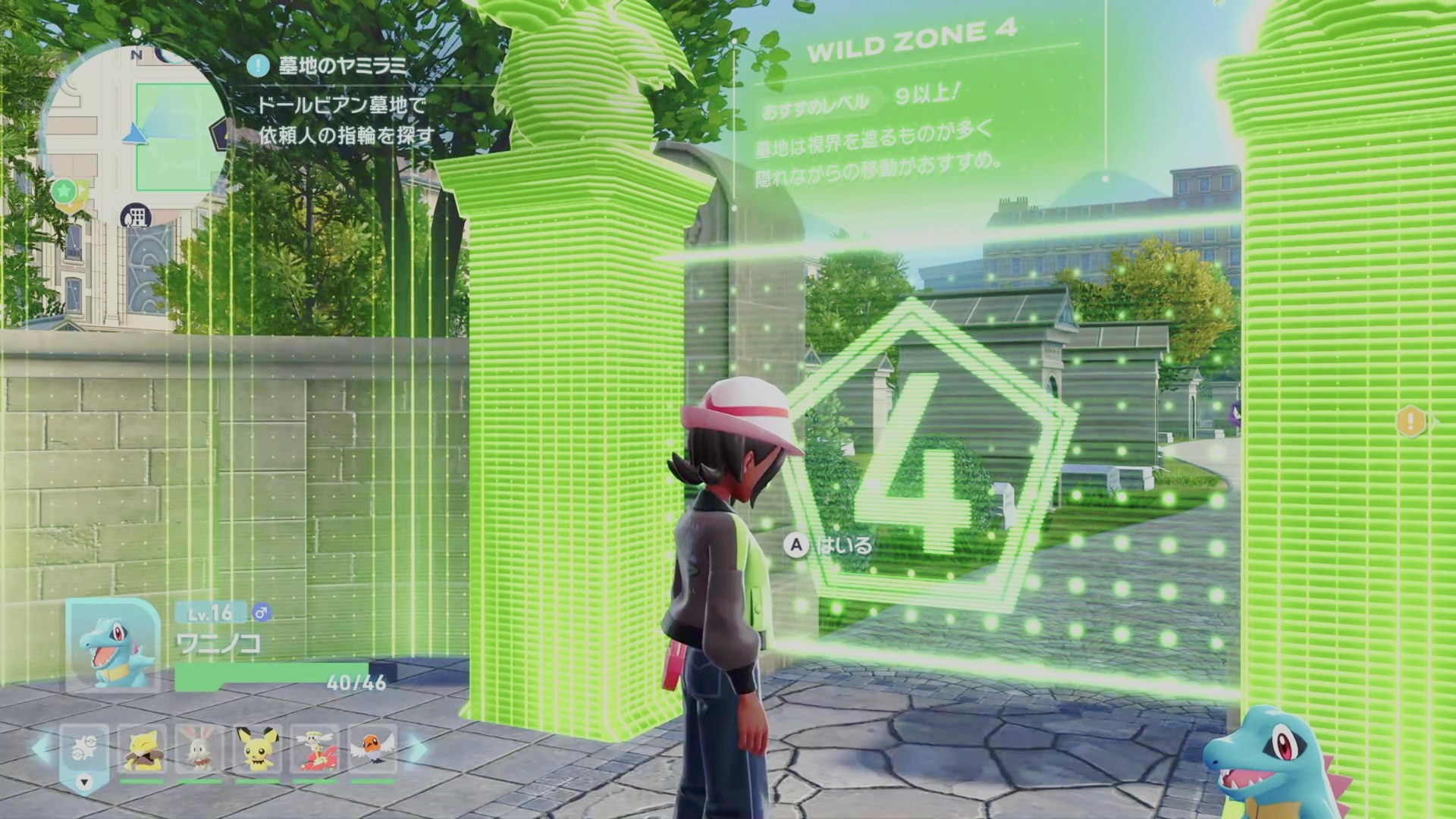The image size is (1456, 819).
Task: Click the yellow exclamation marker at screen edge
Action: pyautogui.click(x=1410, y=421)
